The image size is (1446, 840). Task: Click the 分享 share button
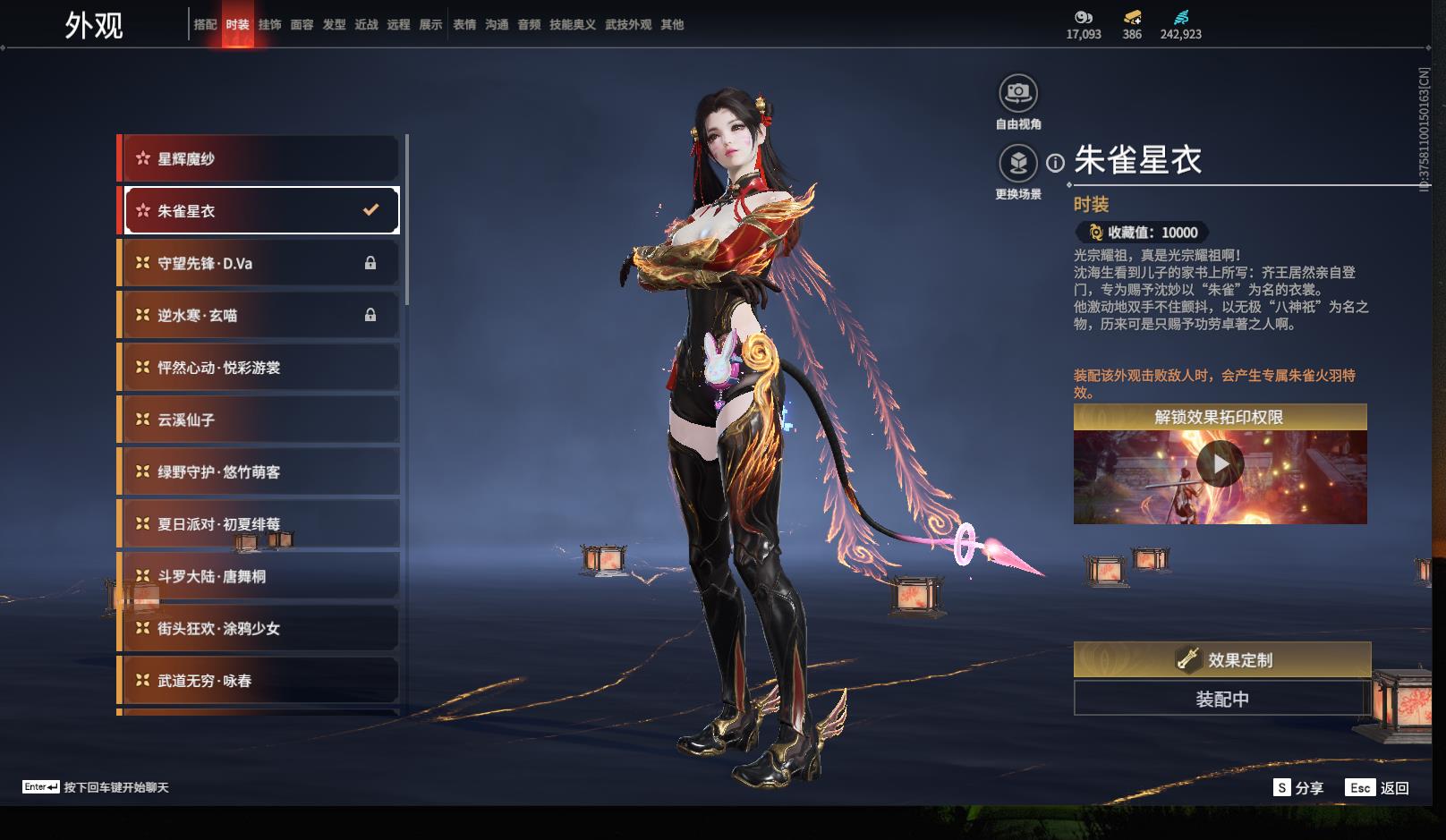point(1298,788)
